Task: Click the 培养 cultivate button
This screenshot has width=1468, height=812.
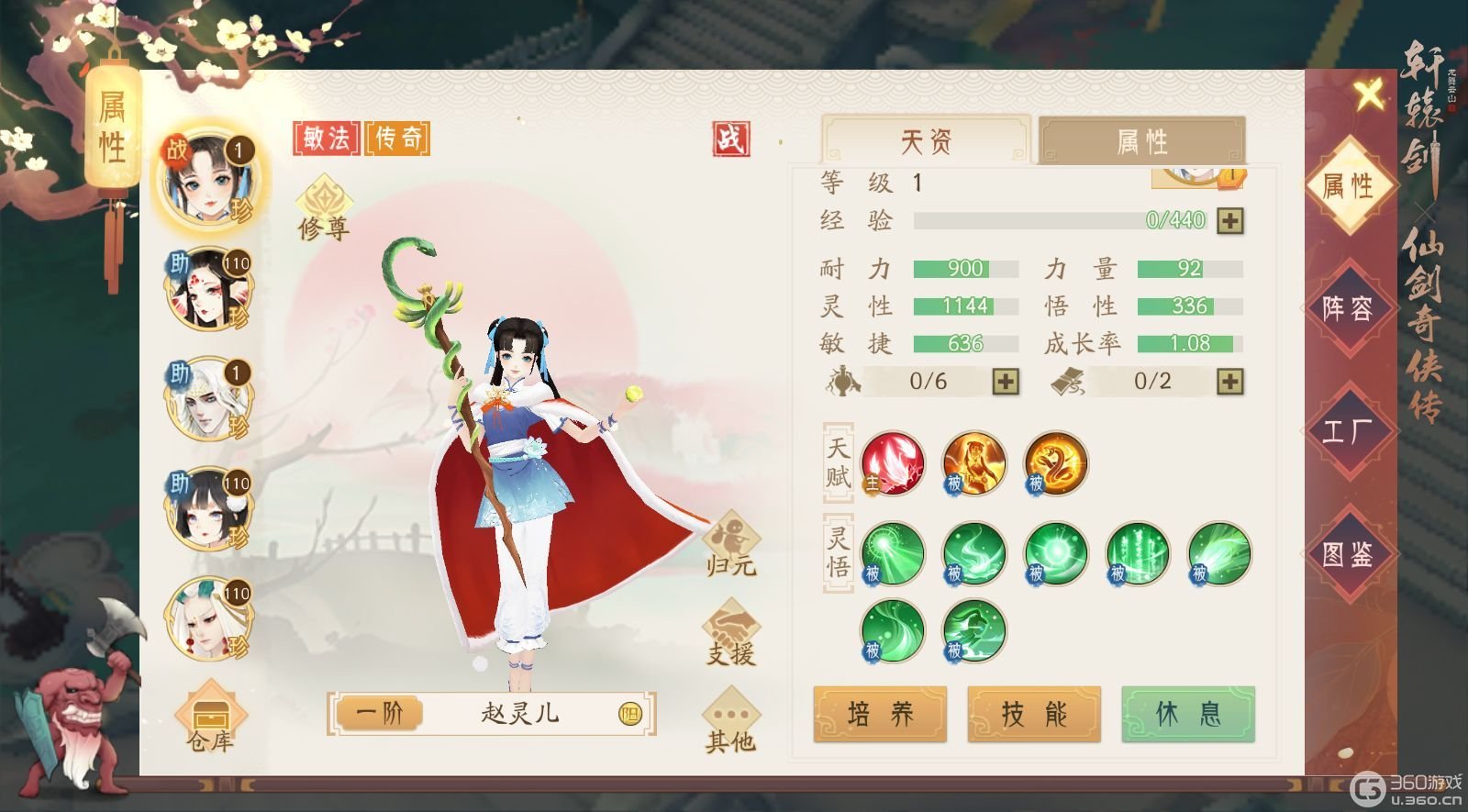Action: tap(880, 714)
